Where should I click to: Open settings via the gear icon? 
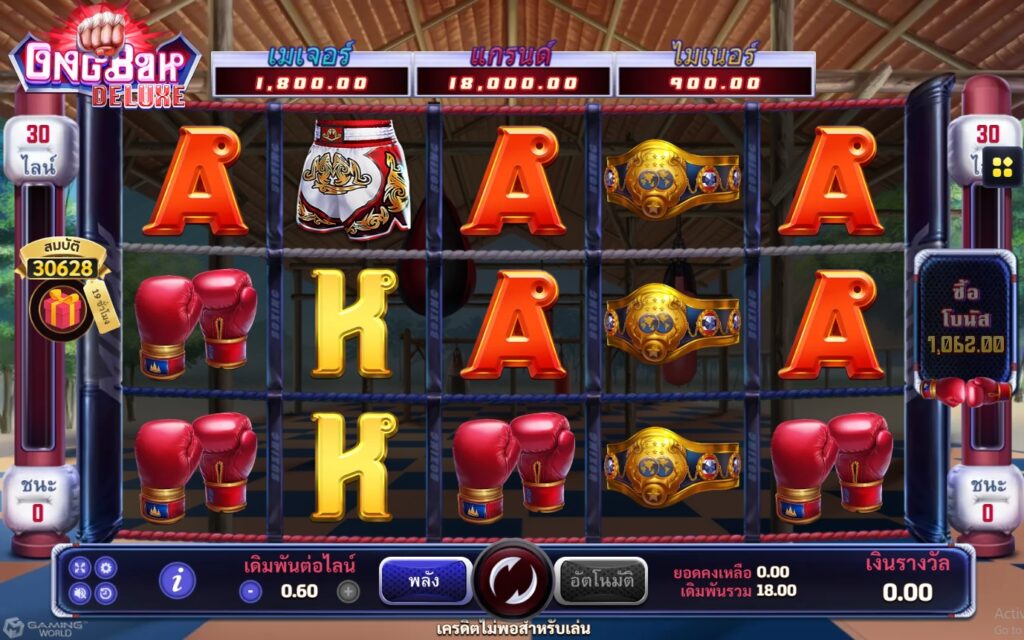click(105, 567)
